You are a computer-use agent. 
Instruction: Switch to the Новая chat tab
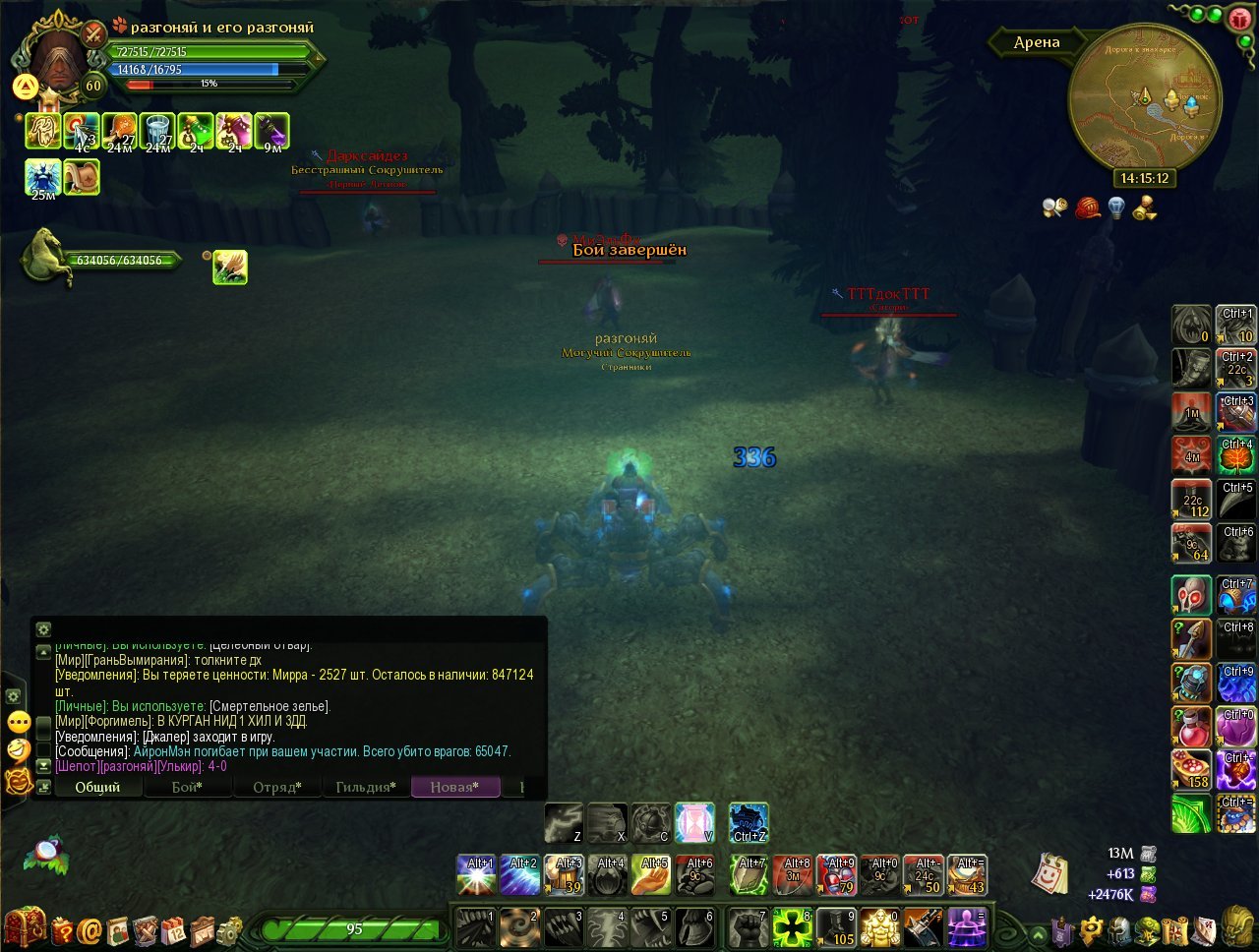pyautogui.click(x=454, y=787)
